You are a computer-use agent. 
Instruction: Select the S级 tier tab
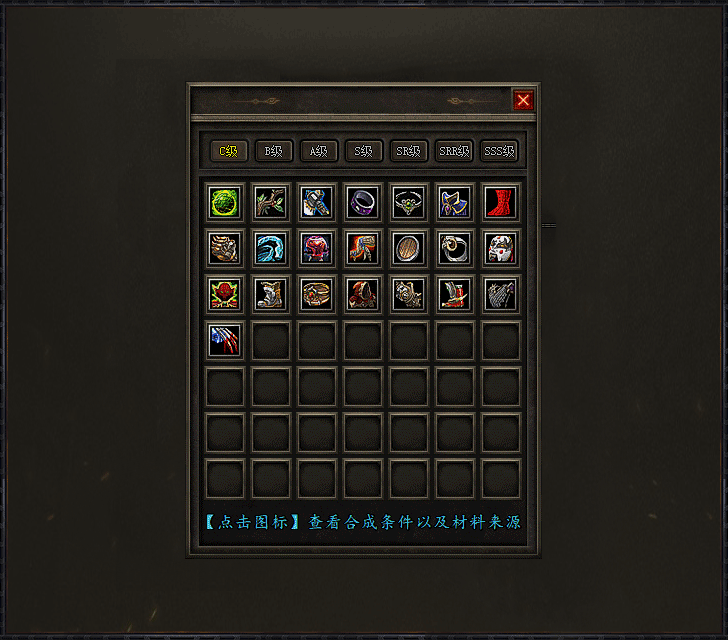click(364, 151)
